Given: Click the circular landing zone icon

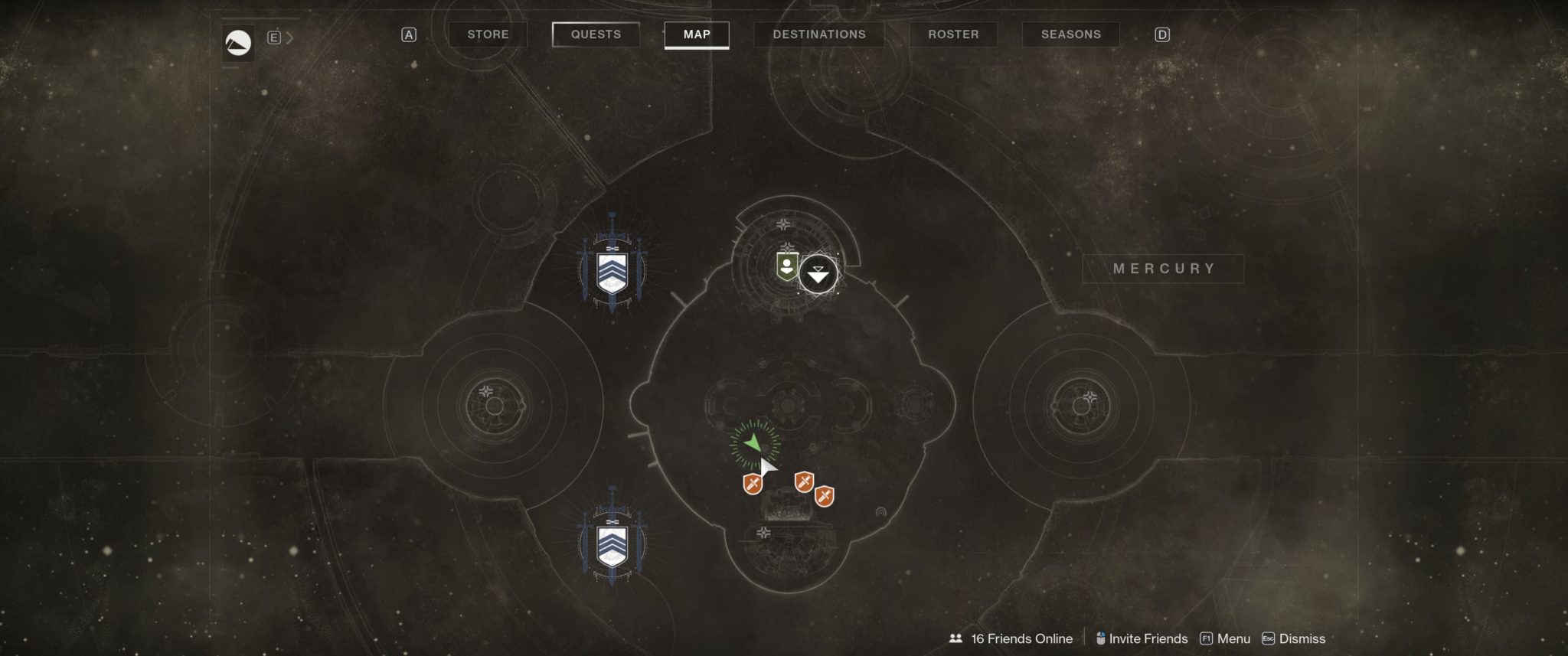Looking at the screenshot, I should pos(818,273).
